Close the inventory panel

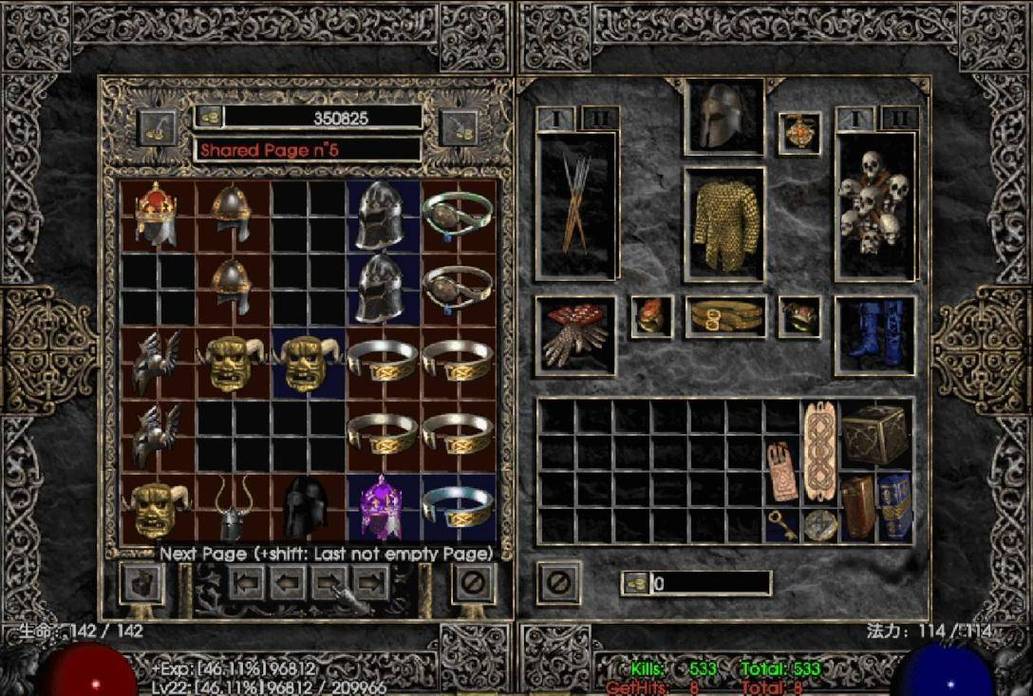(559, 582)
